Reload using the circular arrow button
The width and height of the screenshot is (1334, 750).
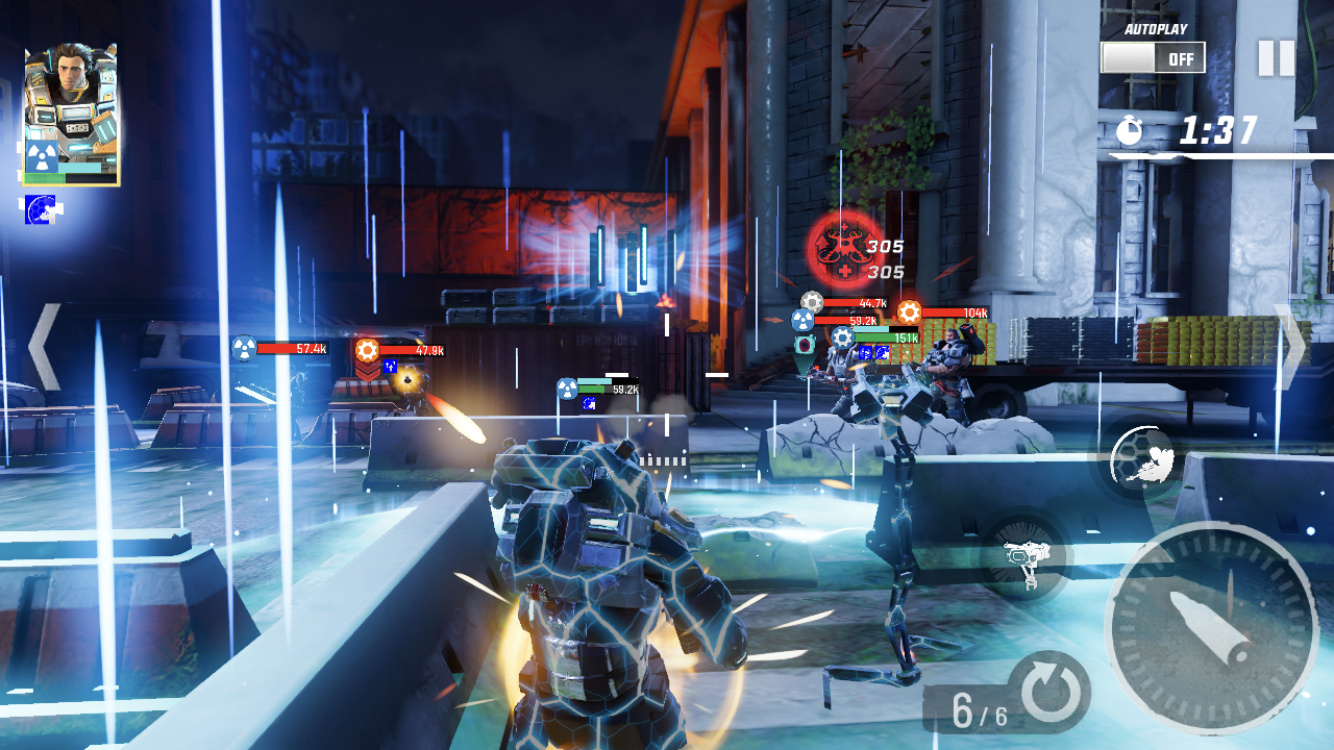(x=1050, y=691)
